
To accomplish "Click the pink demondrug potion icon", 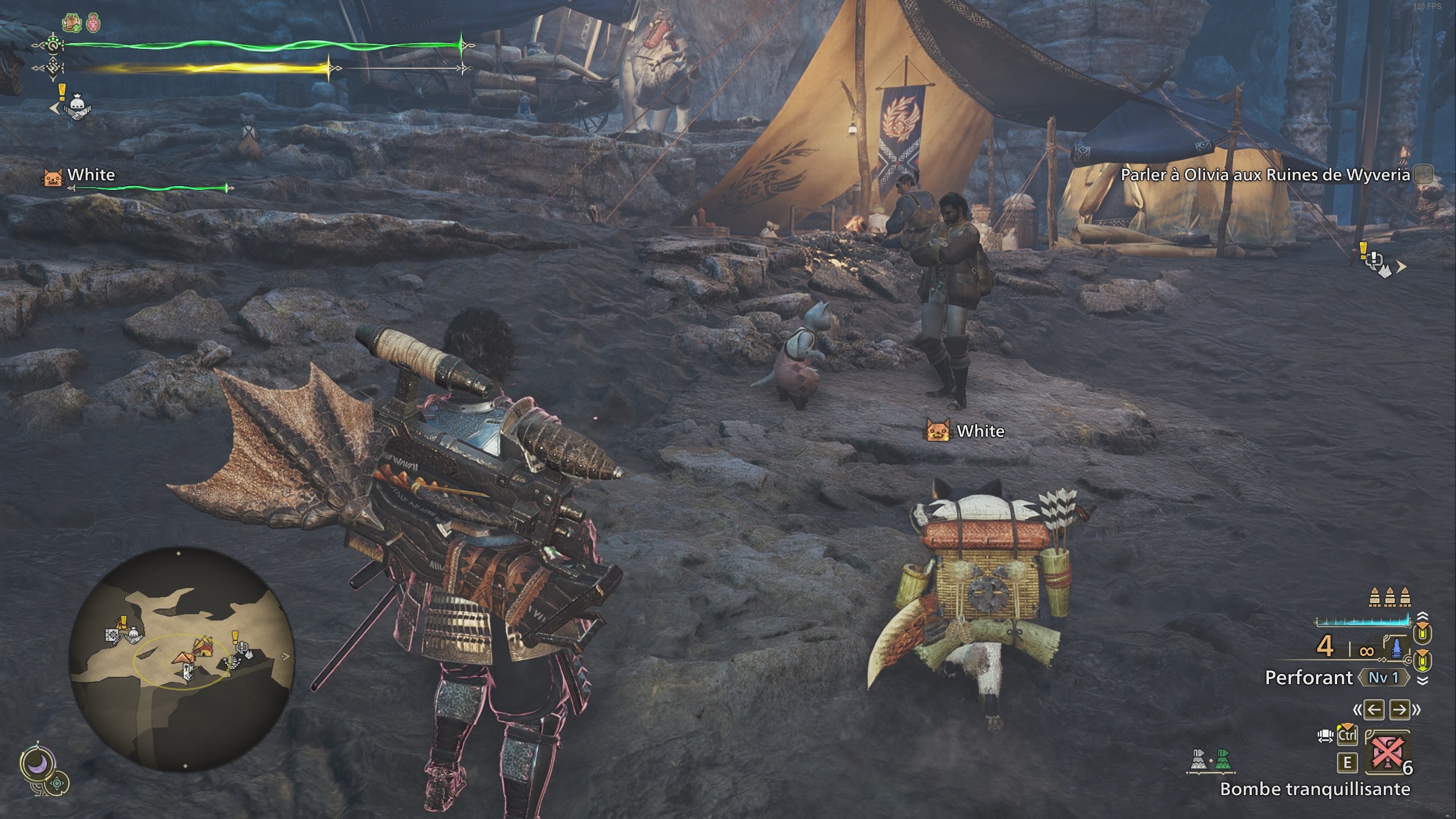I will tap(93, 23).
